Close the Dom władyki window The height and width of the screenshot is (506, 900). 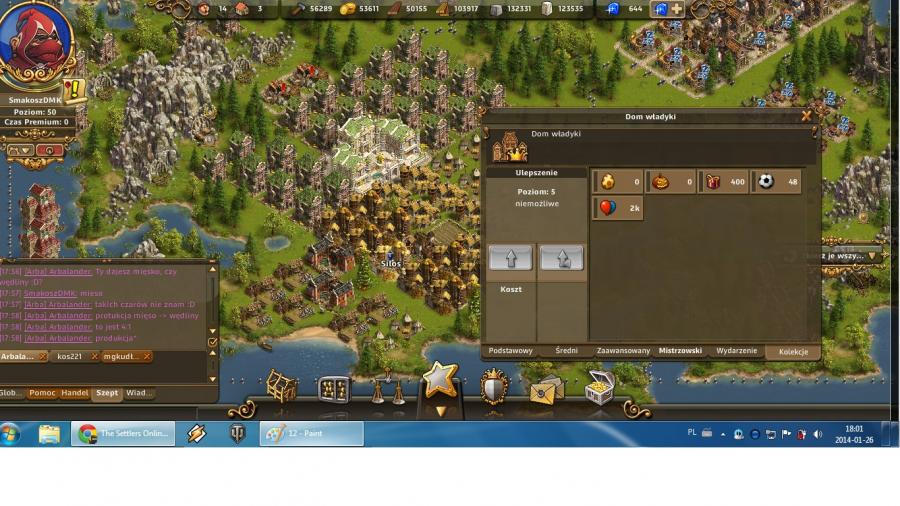tap(806, 116)
